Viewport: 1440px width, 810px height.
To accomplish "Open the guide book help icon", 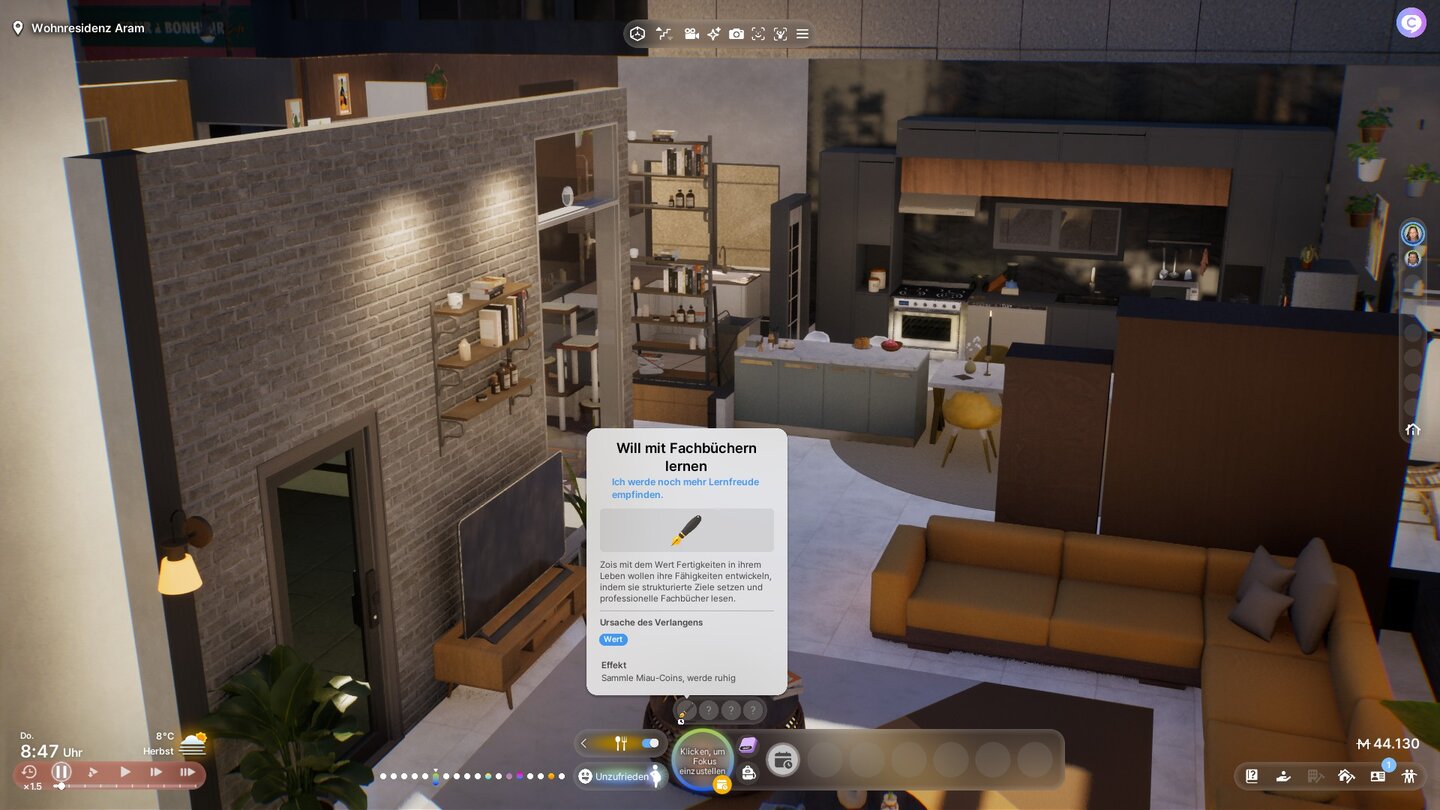I will coord(1252,775).
